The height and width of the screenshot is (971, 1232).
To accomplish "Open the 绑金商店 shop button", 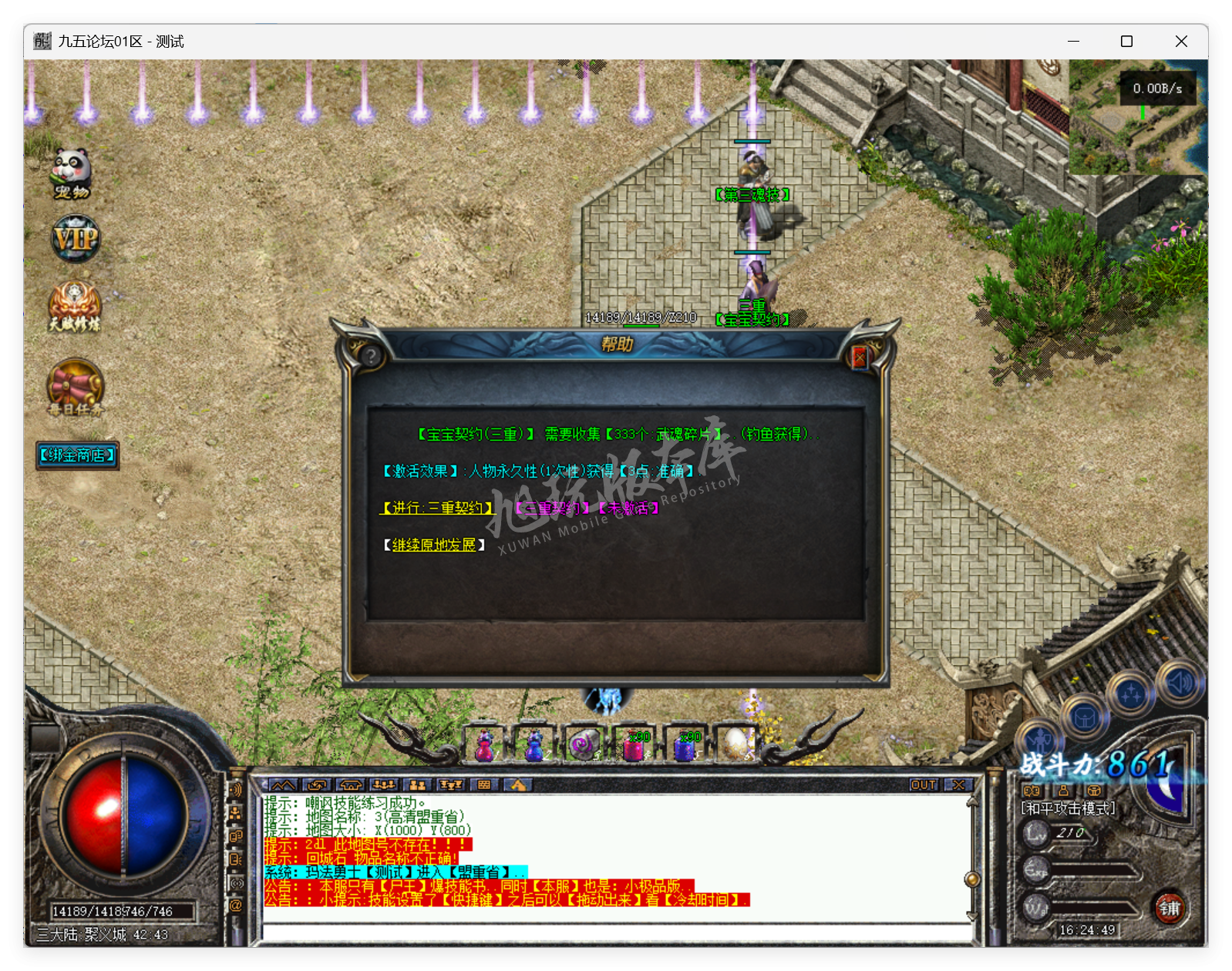I will (76, 455).
